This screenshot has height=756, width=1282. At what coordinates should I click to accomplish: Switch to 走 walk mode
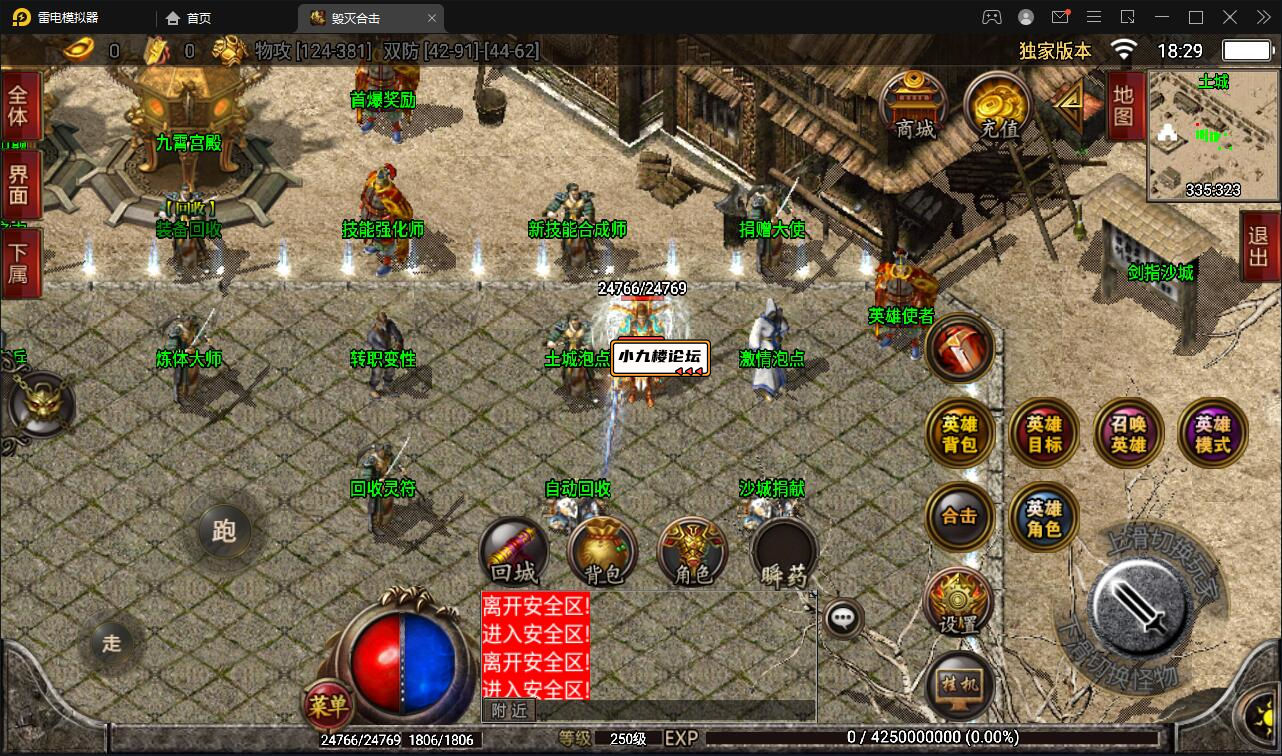coord(113,644)
